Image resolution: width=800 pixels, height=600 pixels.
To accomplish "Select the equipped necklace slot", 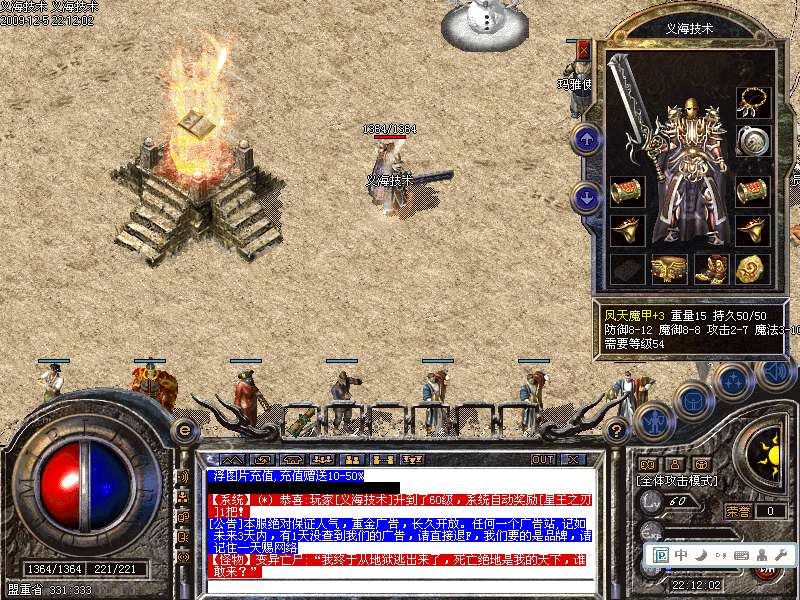I will (x=752, y=103).
